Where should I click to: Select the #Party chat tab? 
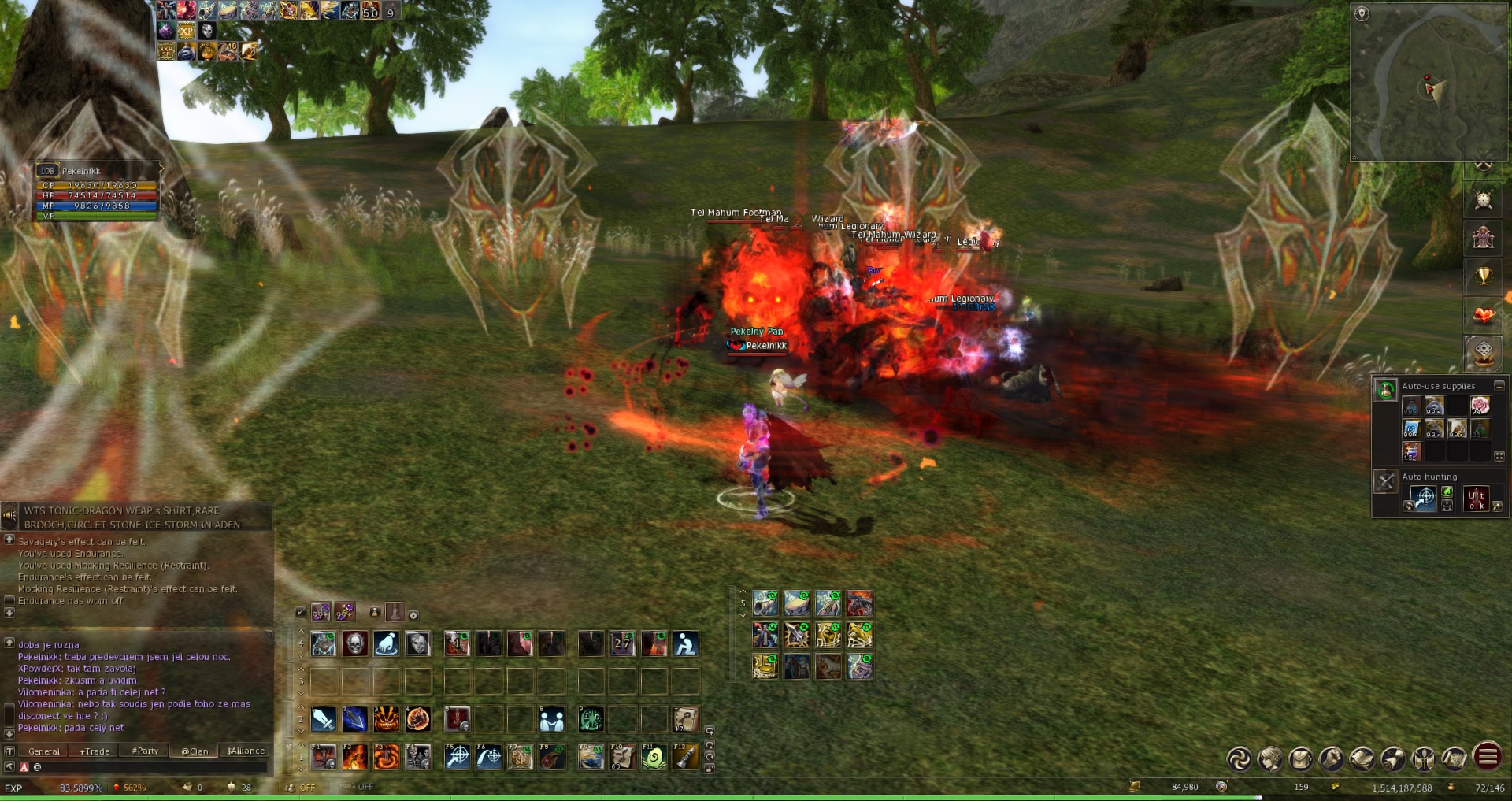click(x=145, y=751)
